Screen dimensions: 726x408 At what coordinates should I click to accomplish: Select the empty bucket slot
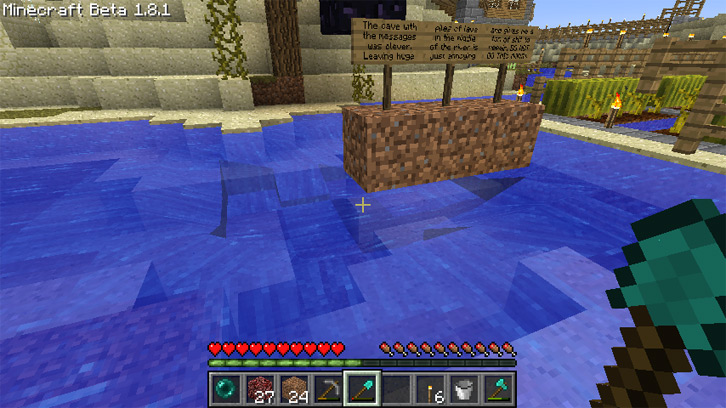[465, 388]
